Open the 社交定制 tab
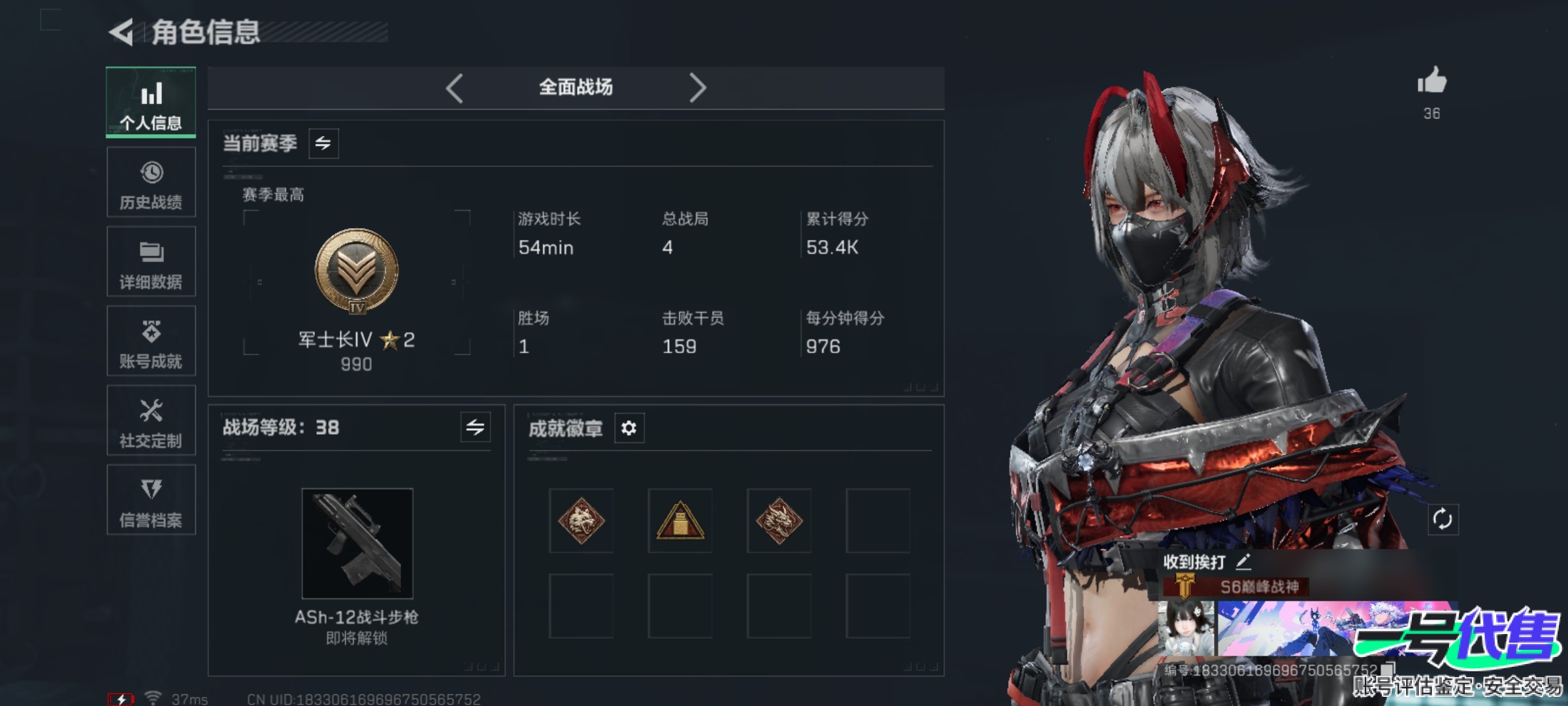 tap(151, 421)
